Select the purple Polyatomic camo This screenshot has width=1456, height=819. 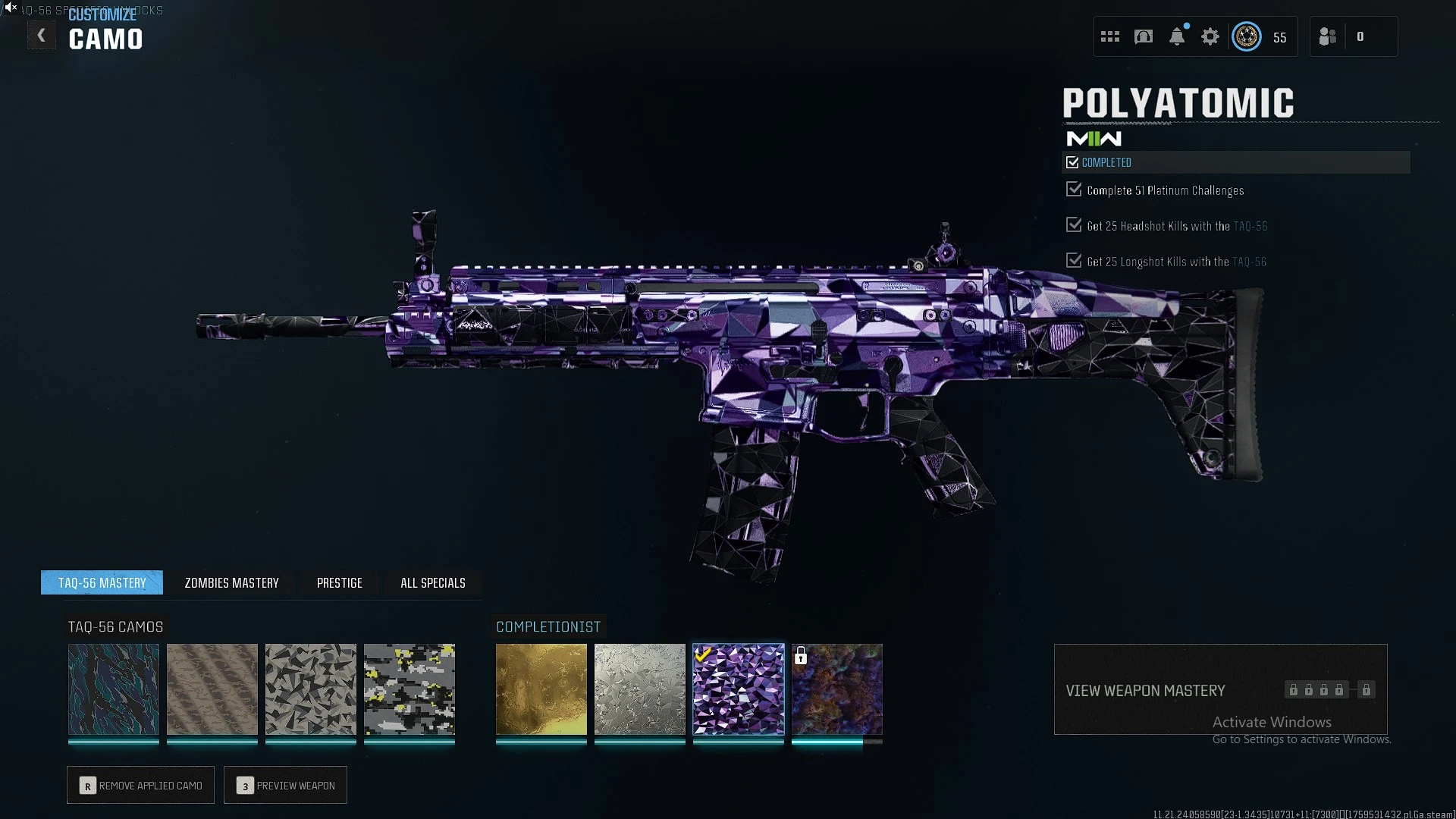[739, 689]
